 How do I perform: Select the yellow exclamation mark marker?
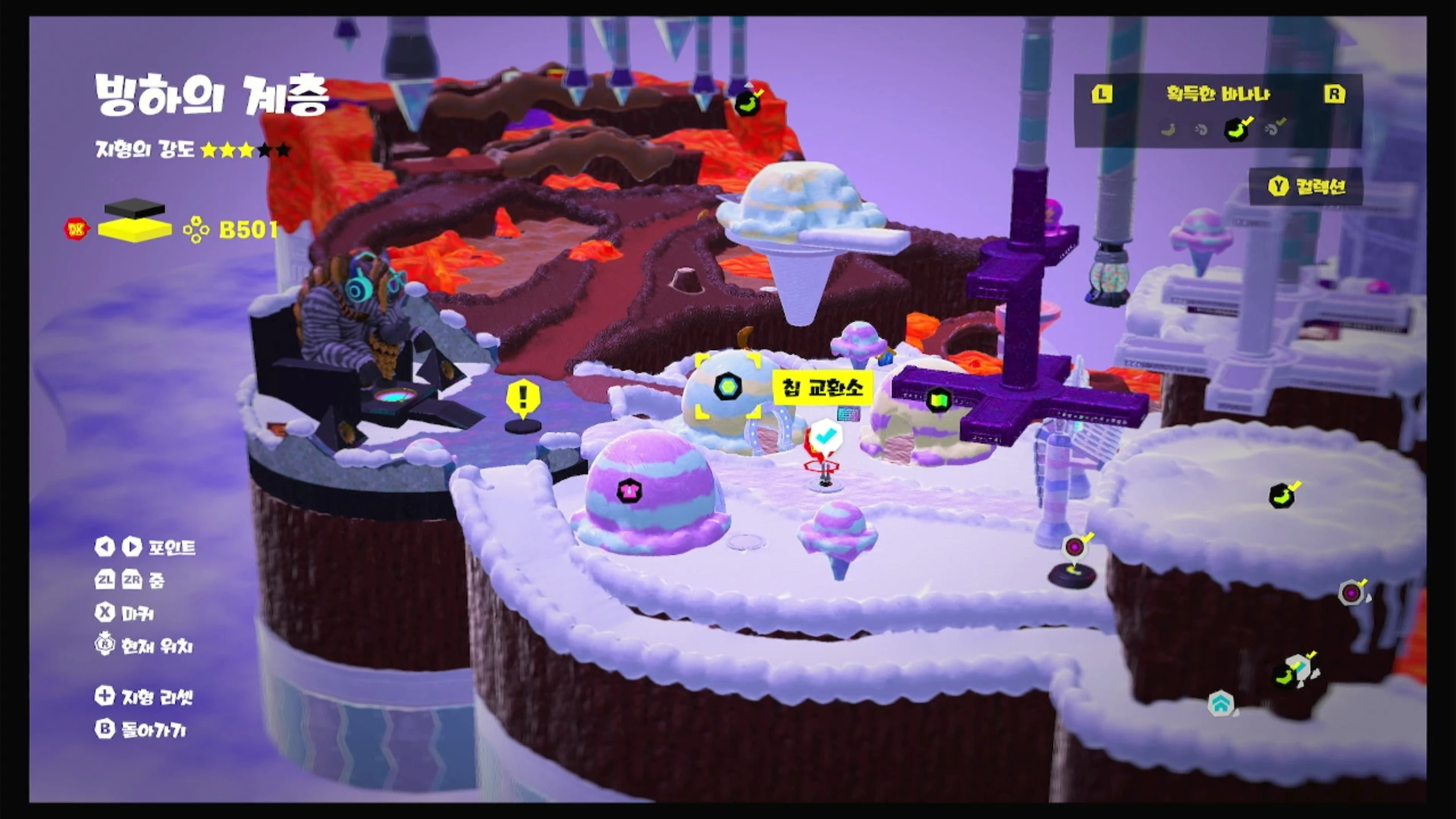pos(523,396)
